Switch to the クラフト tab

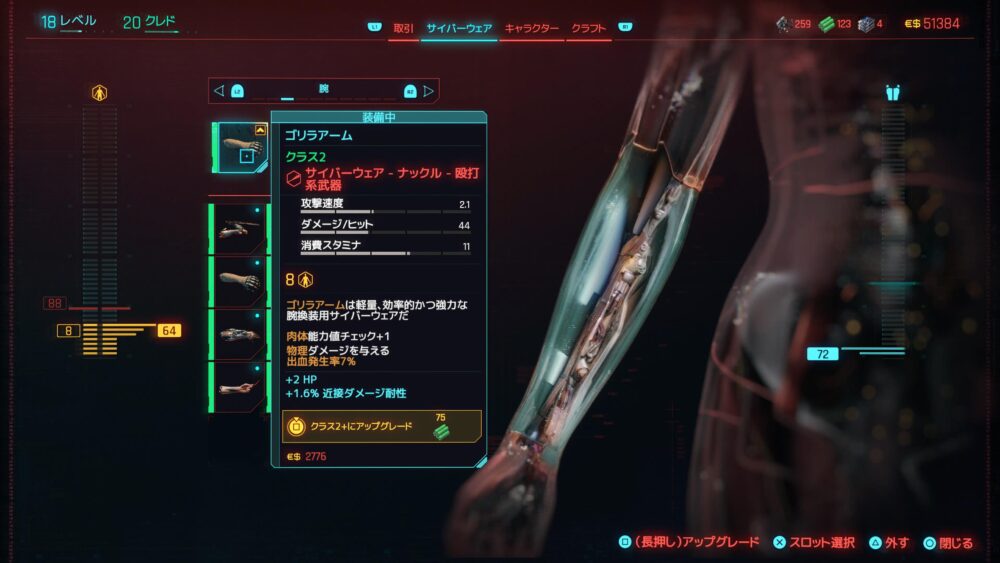(x=589, y=28)
